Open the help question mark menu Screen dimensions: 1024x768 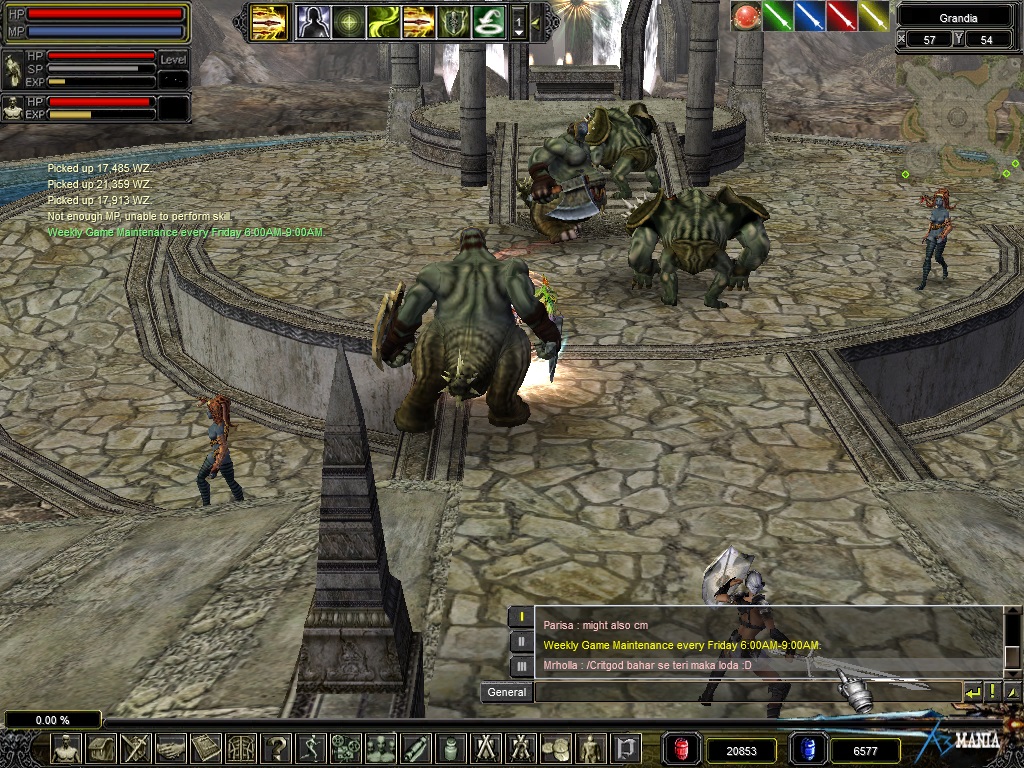pos(276,747)
